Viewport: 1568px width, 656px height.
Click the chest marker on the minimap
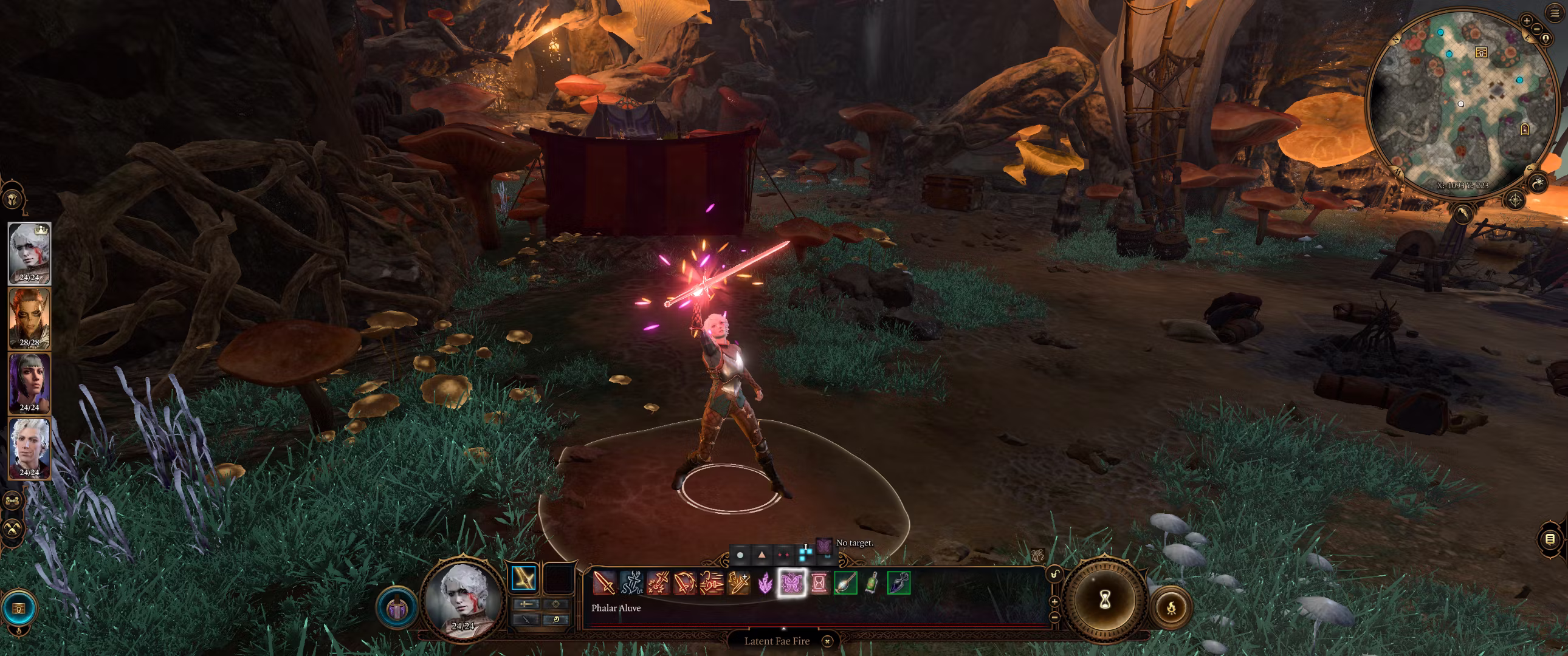pyautogui.click(x=1481, y=53)
